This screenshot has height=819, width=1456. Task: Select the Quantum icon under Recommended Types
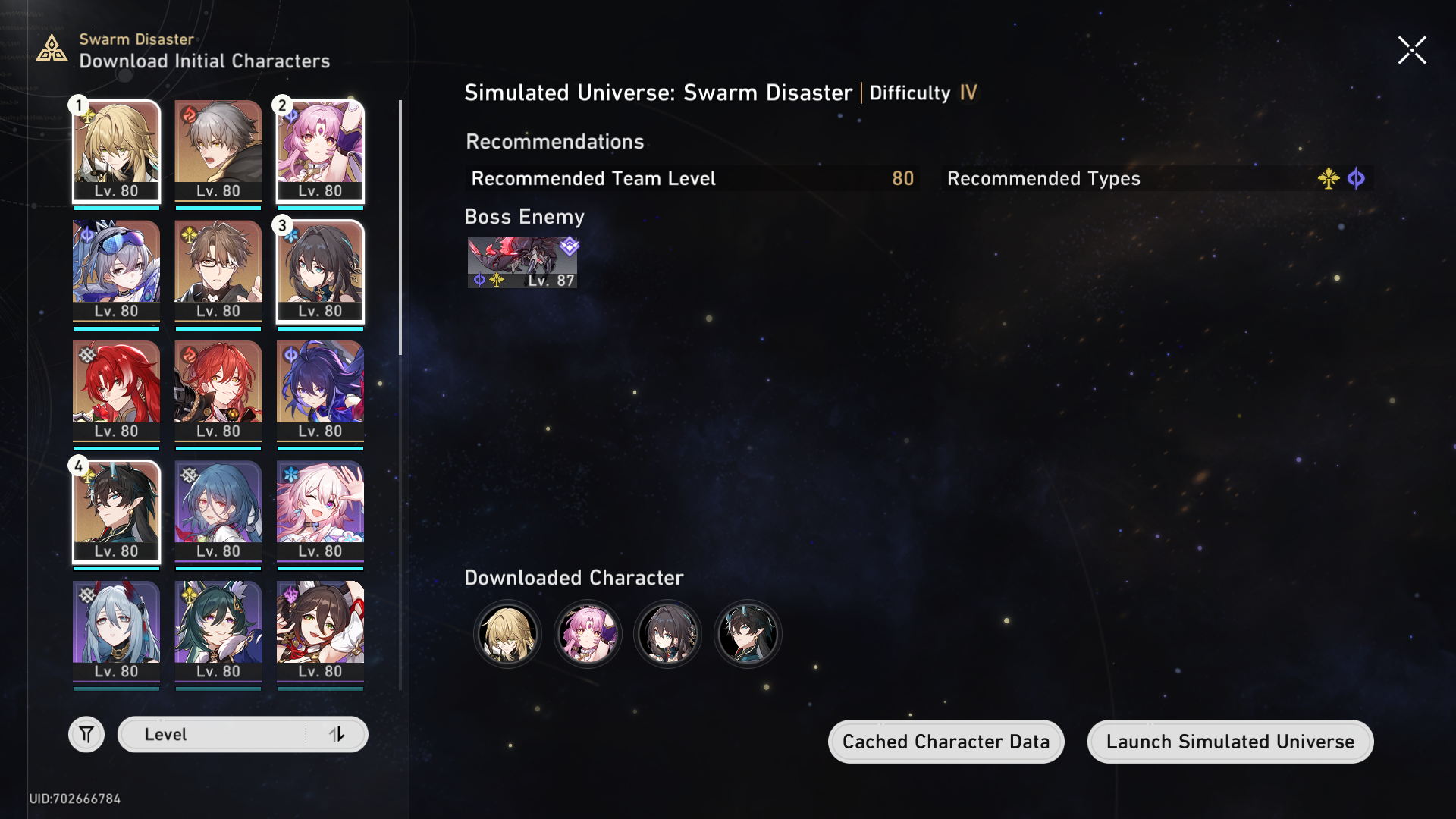[1357, 179]
